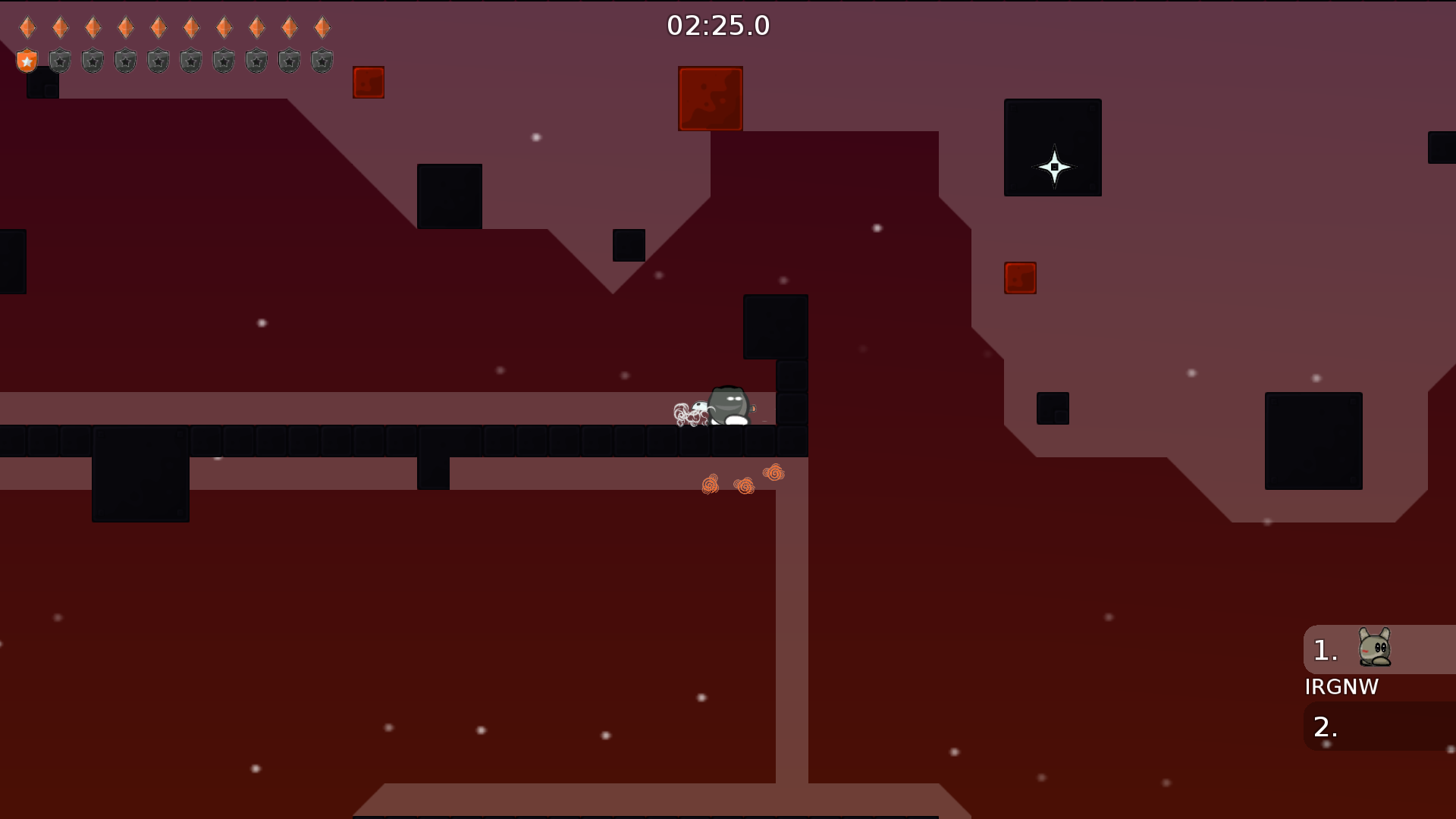Click the 02:25.0 timer display
1456x819 pixels.
pyautogui.click(x=717, y=25)
